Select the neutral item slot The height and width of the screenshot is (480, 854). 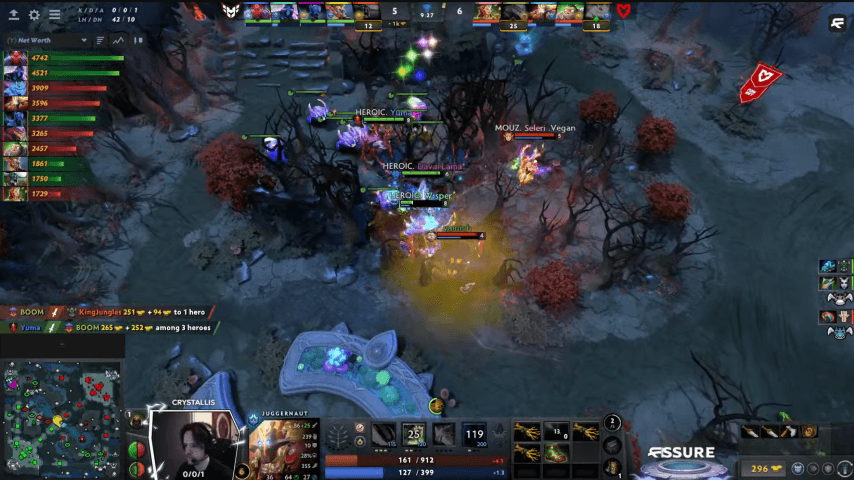point(613,443)
